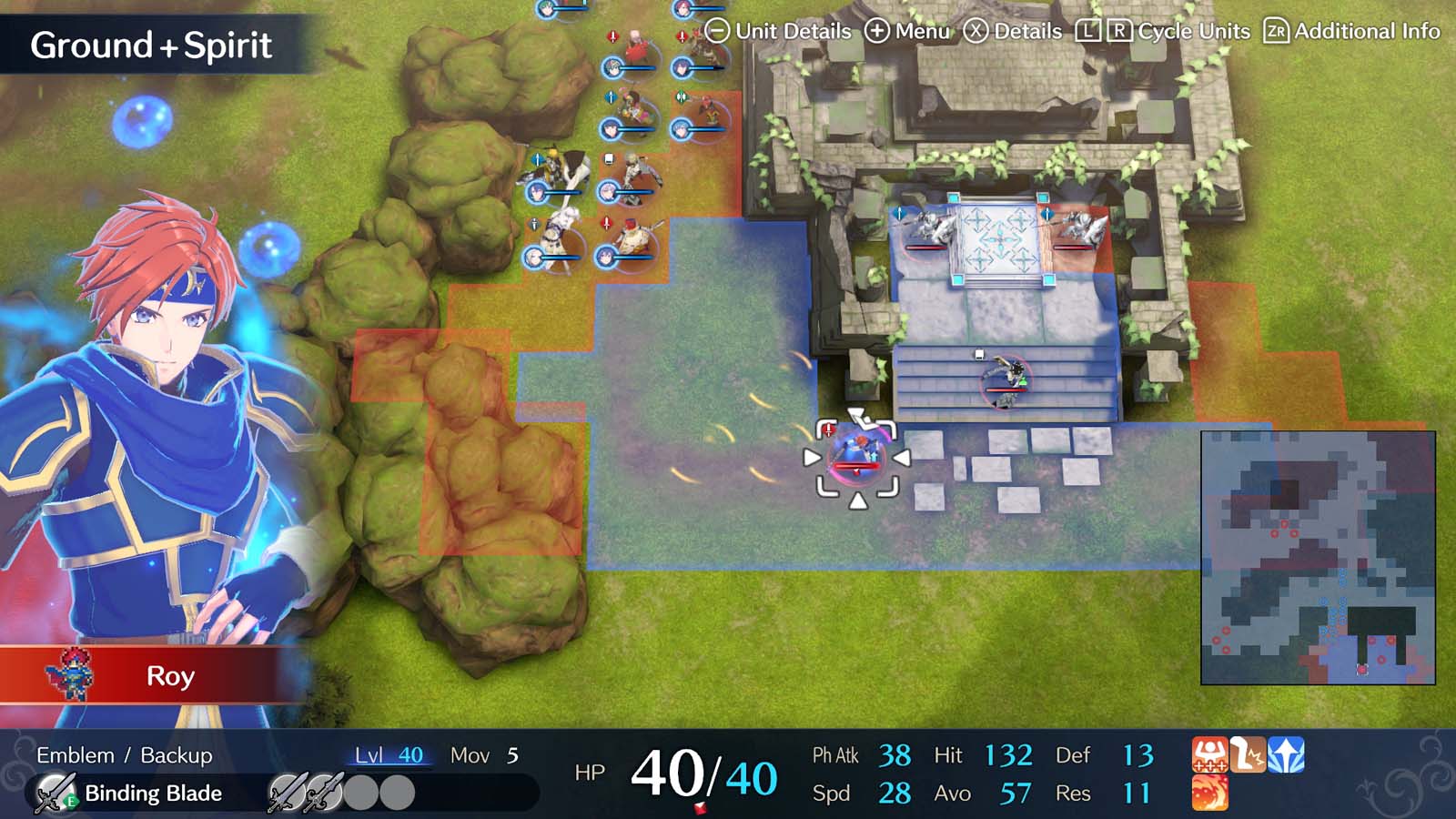Expand the Menu with the plus prompt
This screenshot has height=819, width=1456.
[879, 30]
